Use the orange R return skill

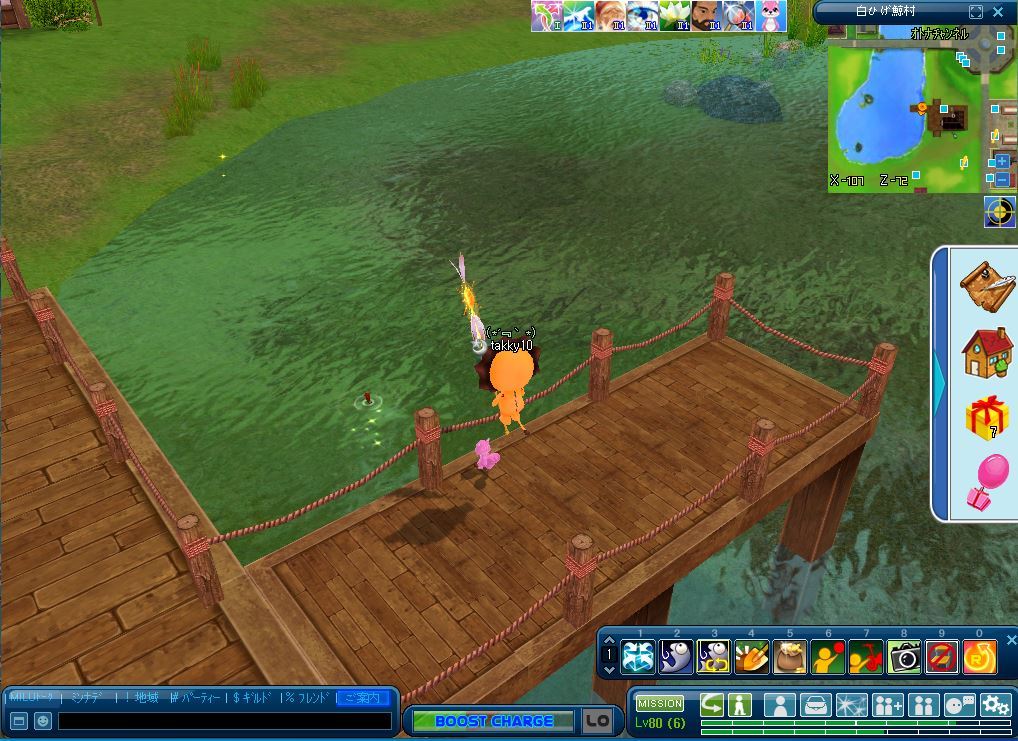pyautogui.click(x=979, y=657)
